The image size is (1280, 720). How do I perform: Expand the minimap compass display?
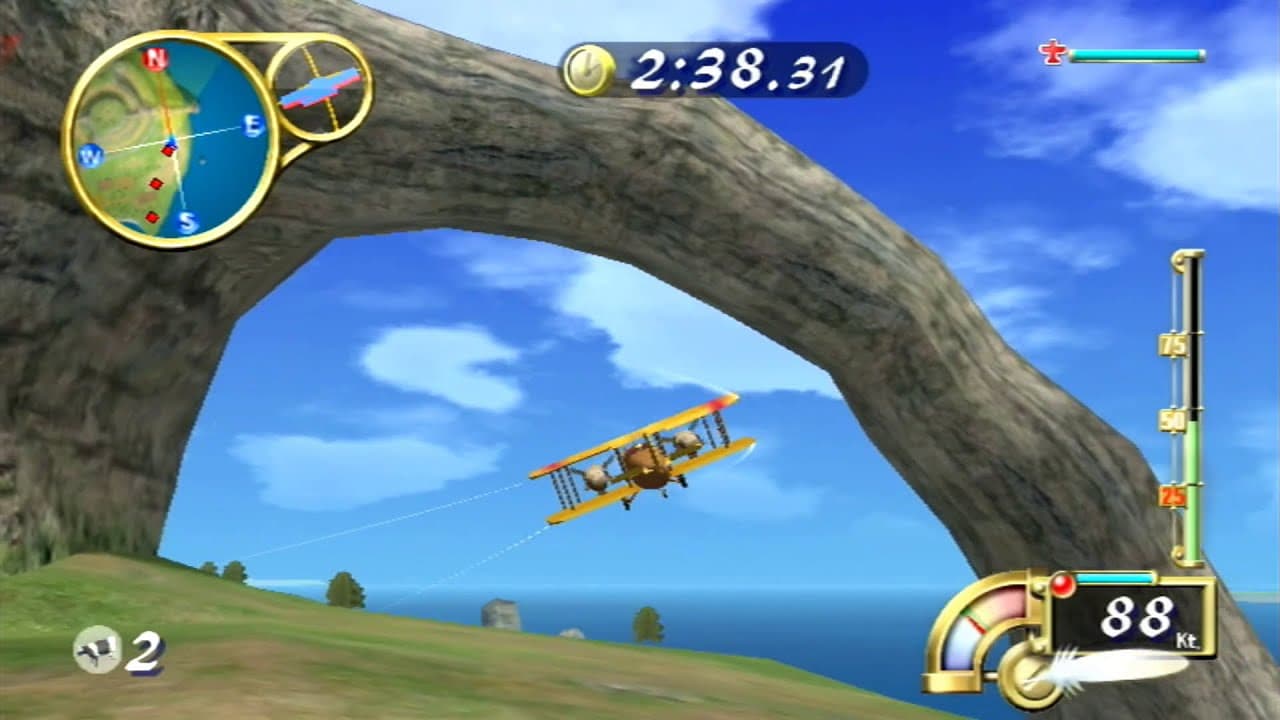coord(170,135)
